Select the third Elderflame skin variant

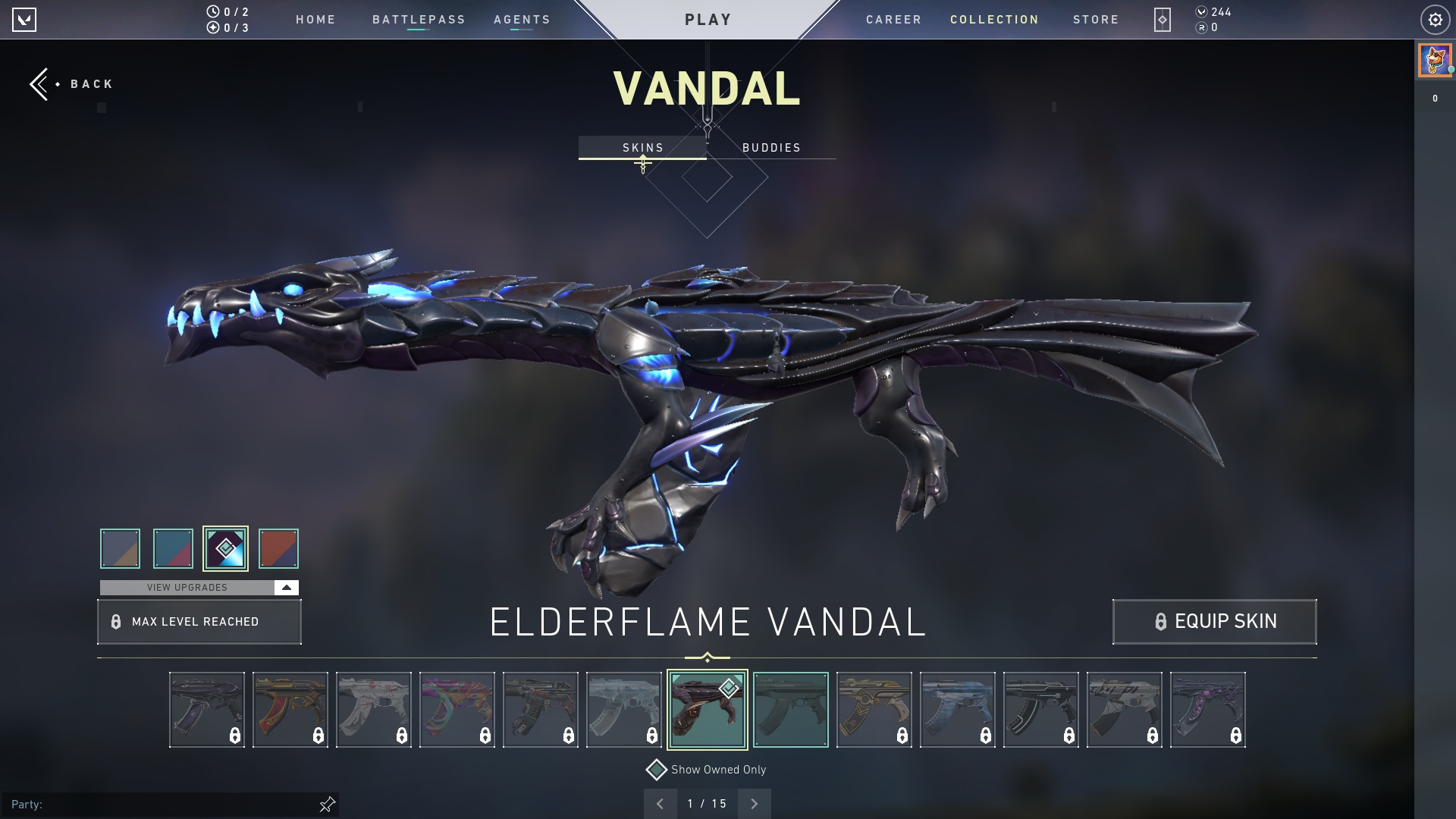226,548
